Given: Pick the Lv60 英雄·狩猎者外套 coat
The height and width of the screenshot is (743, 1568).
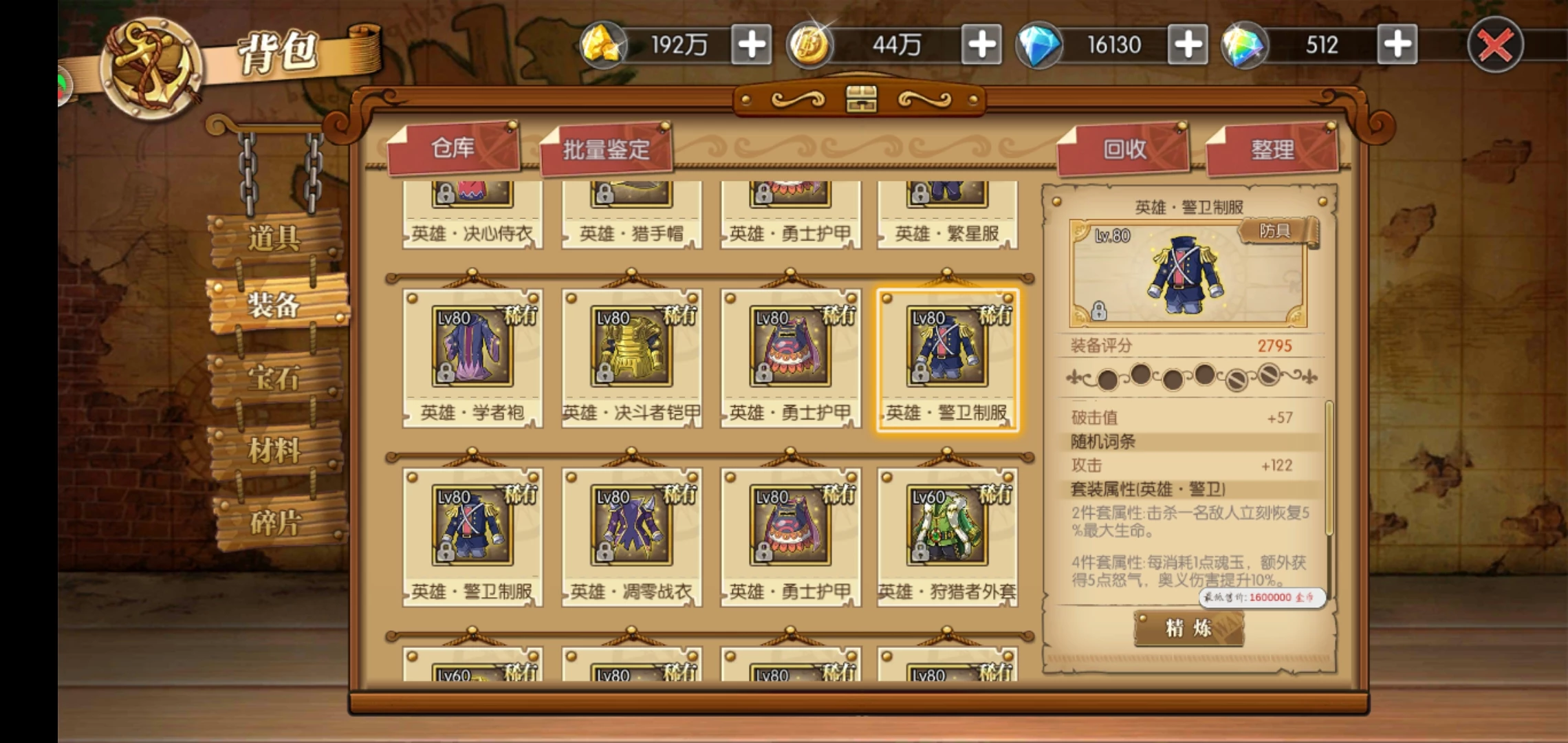Looking at the screenshot, I should click(947, 537).
